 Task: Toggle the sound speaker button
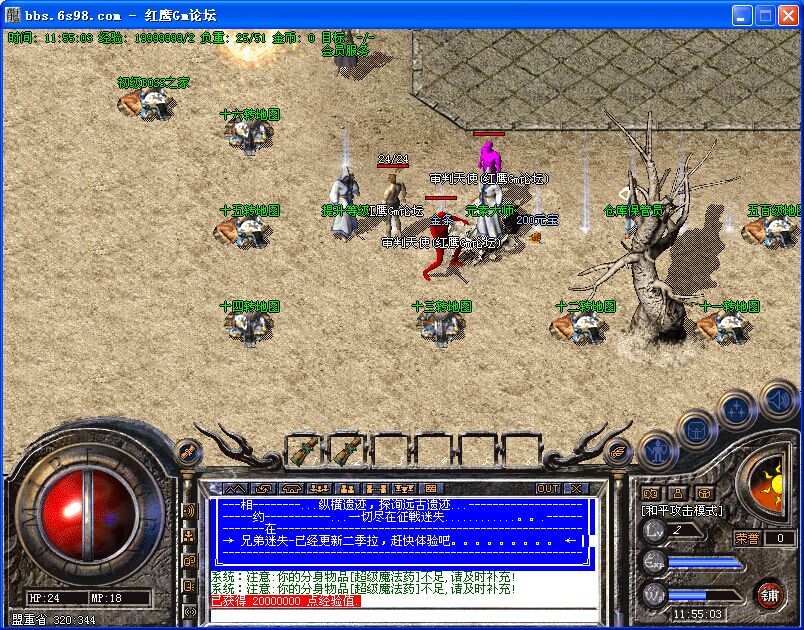click(x=778, y=400)
